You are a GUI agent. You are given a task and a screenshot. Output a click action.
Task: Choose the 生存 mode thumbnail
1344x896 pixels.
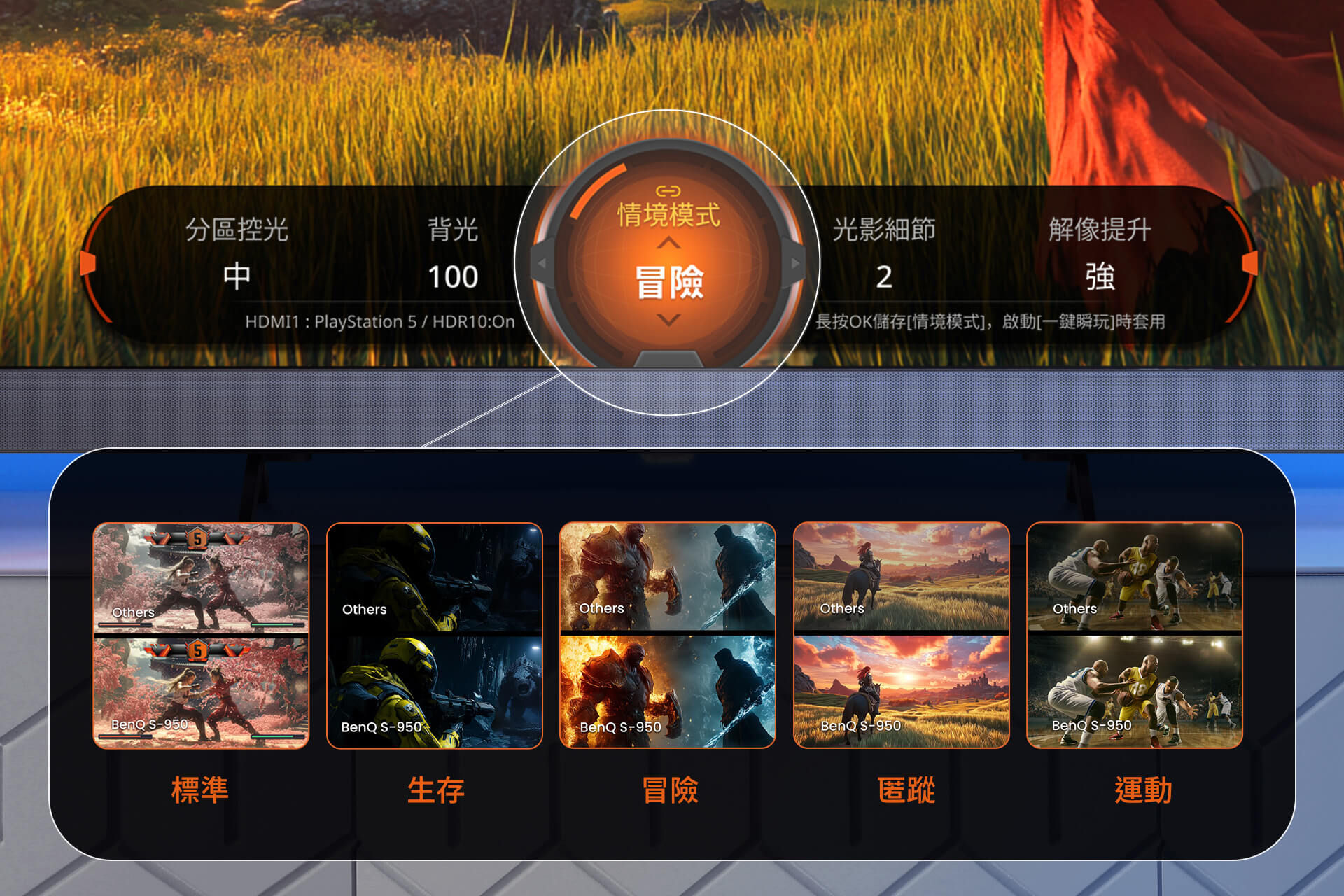pos(435,635)
